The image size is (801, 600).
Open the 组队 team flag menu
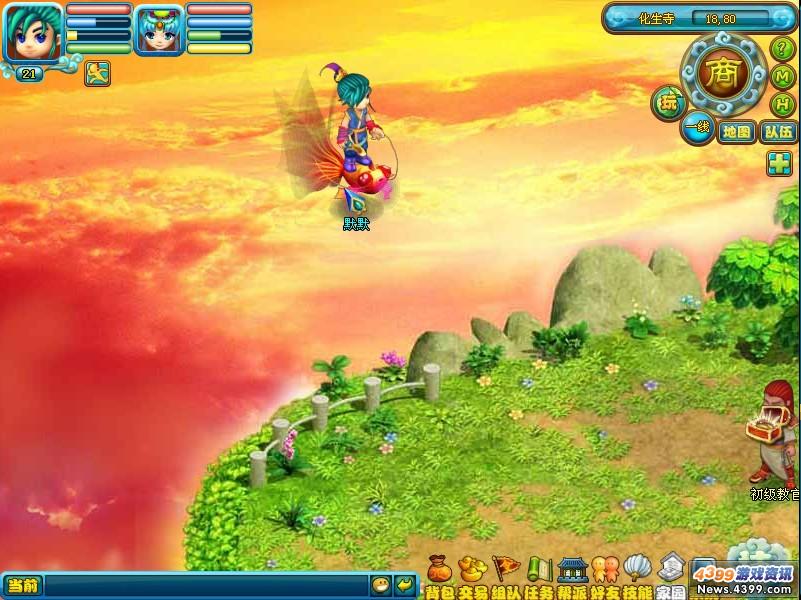tap(505, 570)
